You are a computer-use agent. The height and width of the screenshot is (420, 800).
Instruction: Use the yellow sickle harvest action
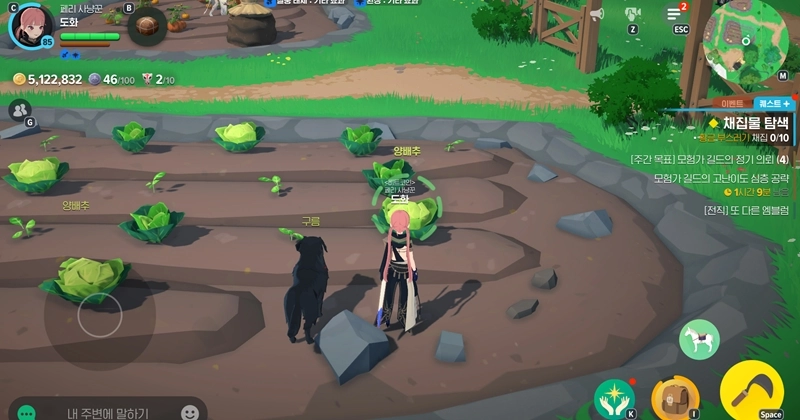[x=750, y=390]
